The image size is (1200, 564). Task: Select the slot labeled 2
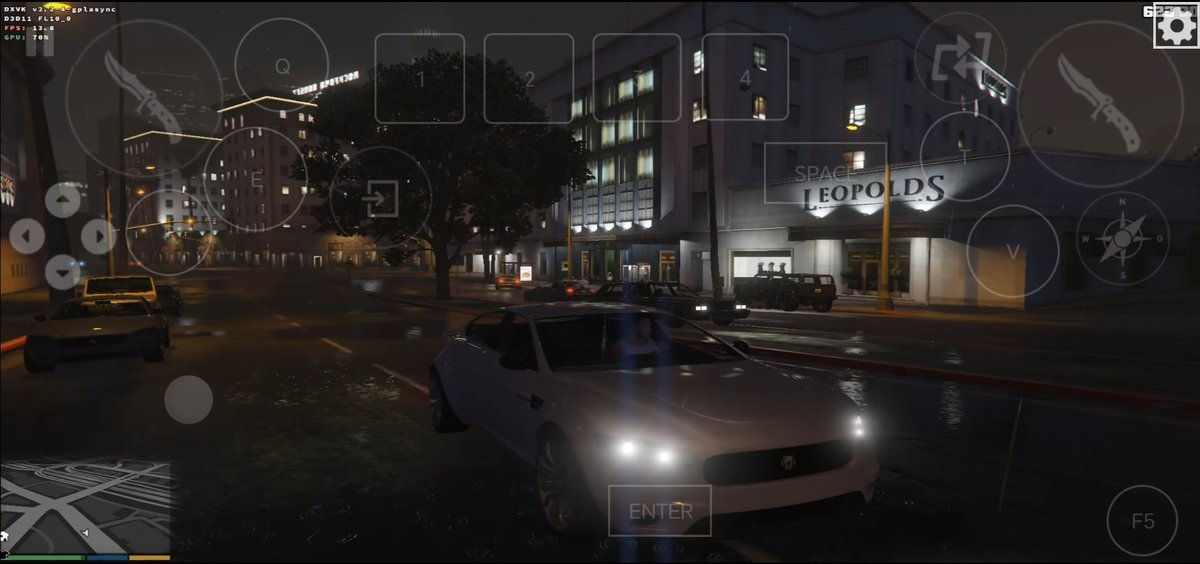(x=529, y=78)
